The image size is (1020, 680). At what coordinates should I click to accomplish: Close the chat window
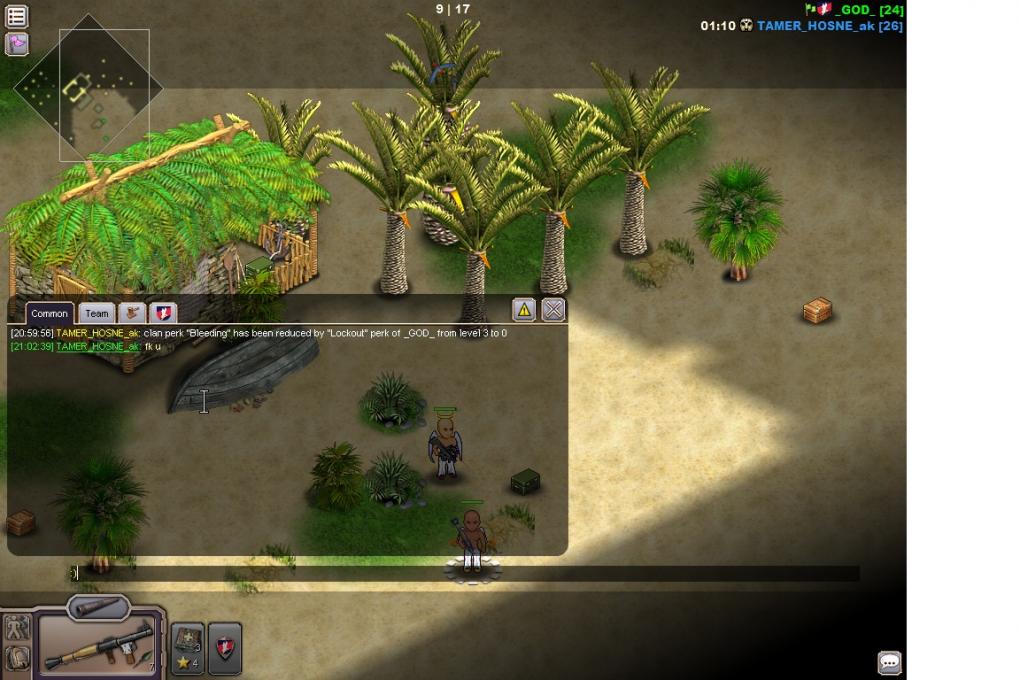(x=553, y=309)
